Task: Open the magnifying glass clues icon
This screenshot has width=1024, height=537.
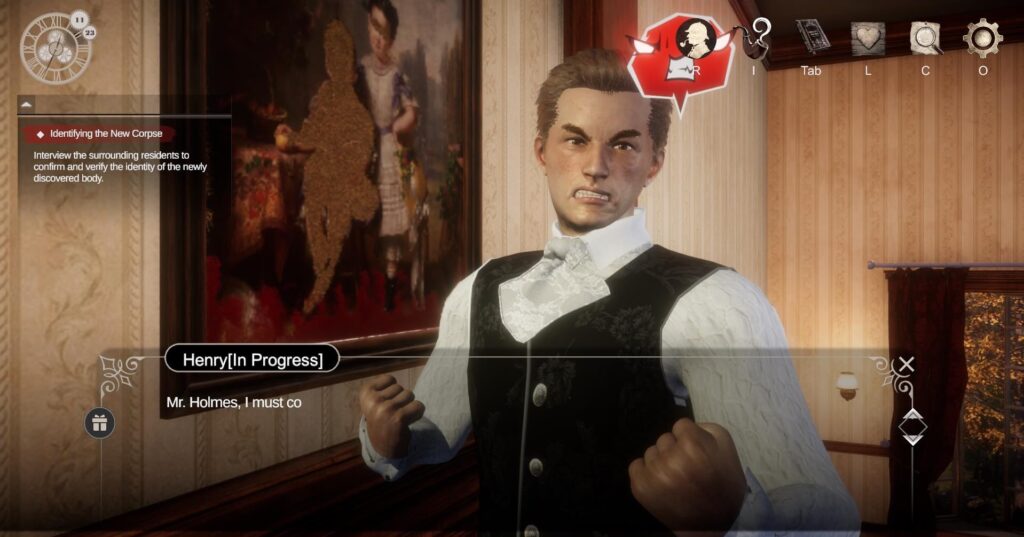Action: tap(926, 38)
